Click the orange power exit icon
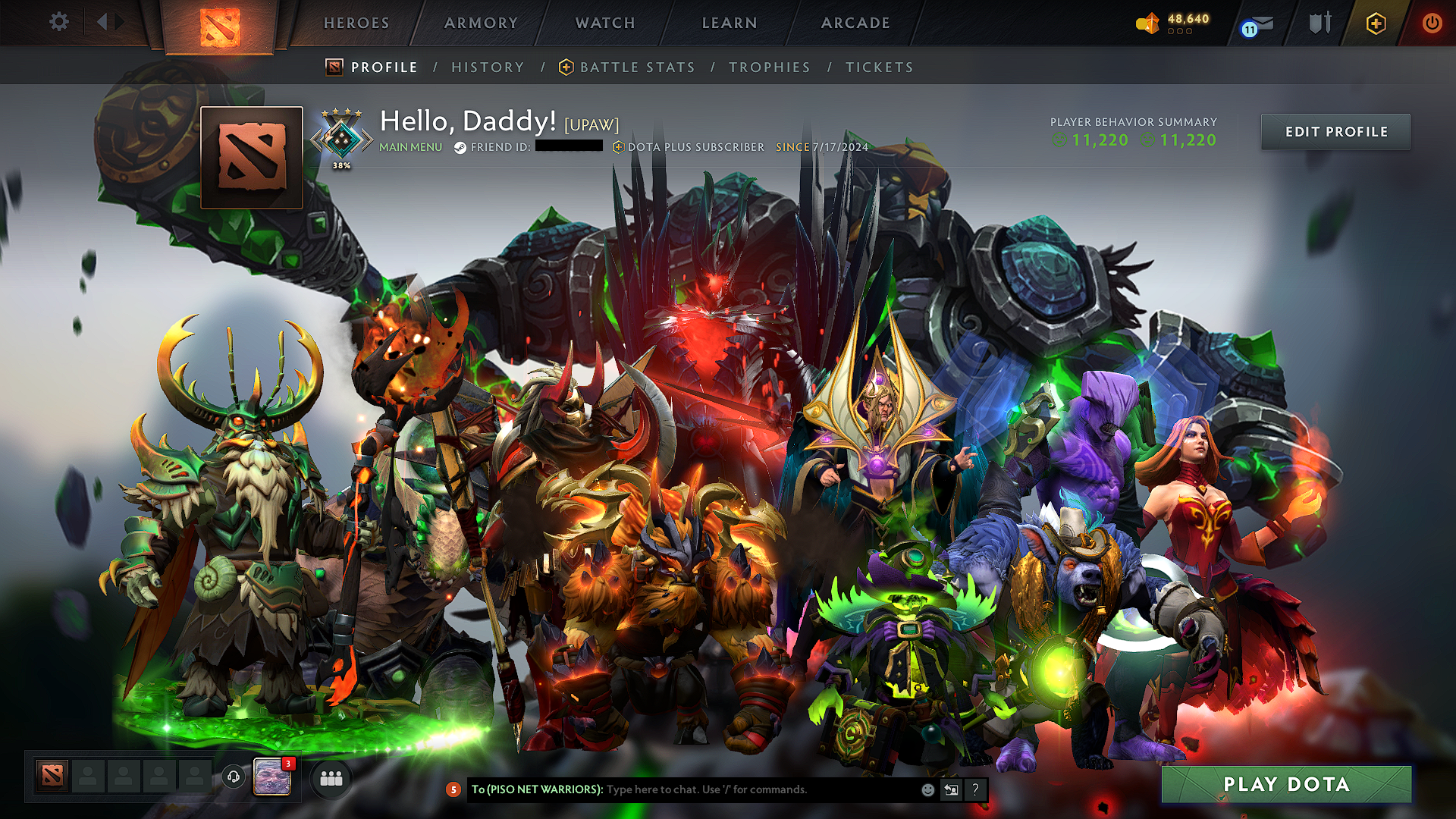The width and height of the screenshot is (1456, 819). (1432, 24)
